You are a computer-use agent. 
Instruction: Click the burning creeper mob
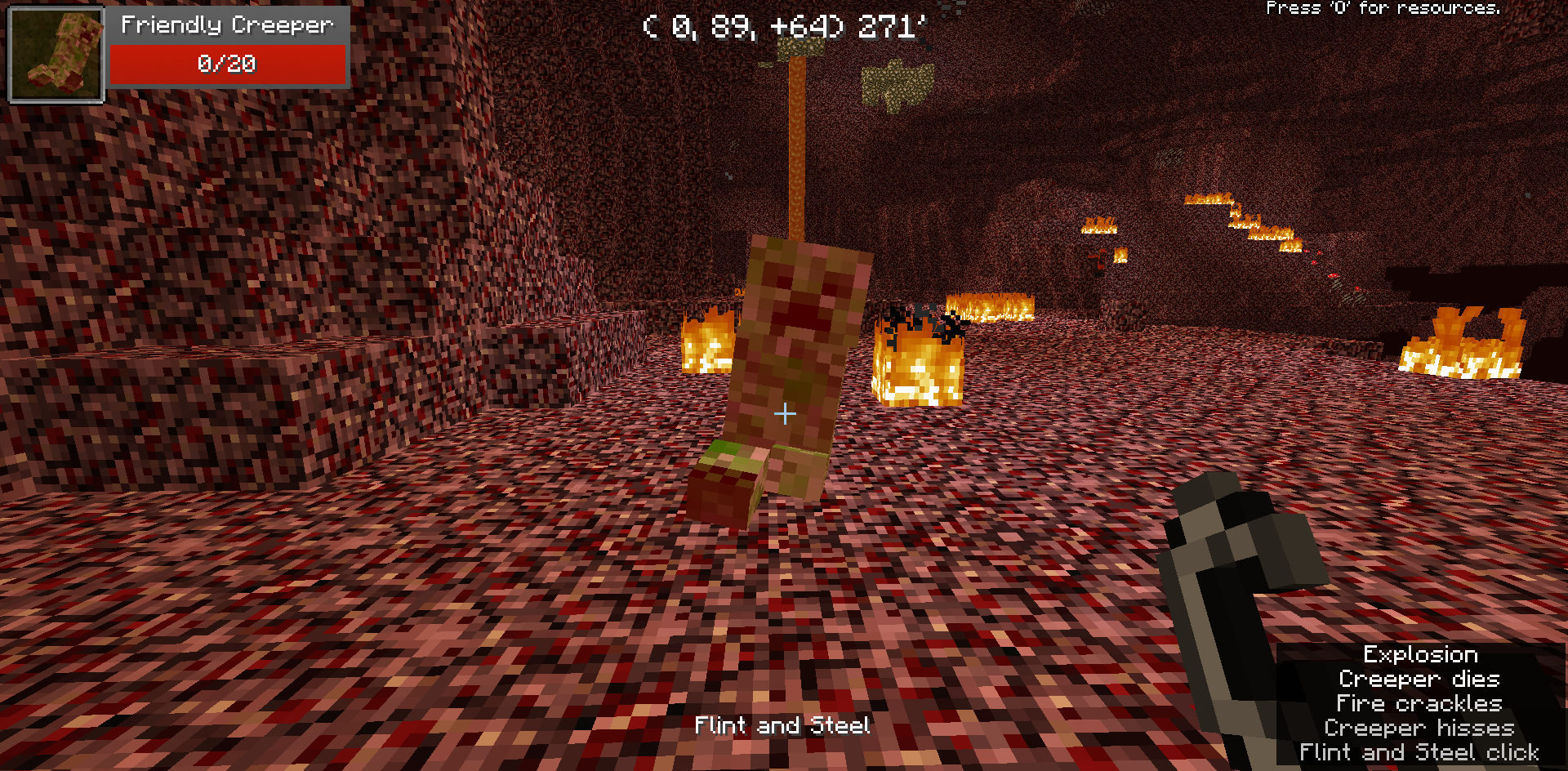point(796,359)
